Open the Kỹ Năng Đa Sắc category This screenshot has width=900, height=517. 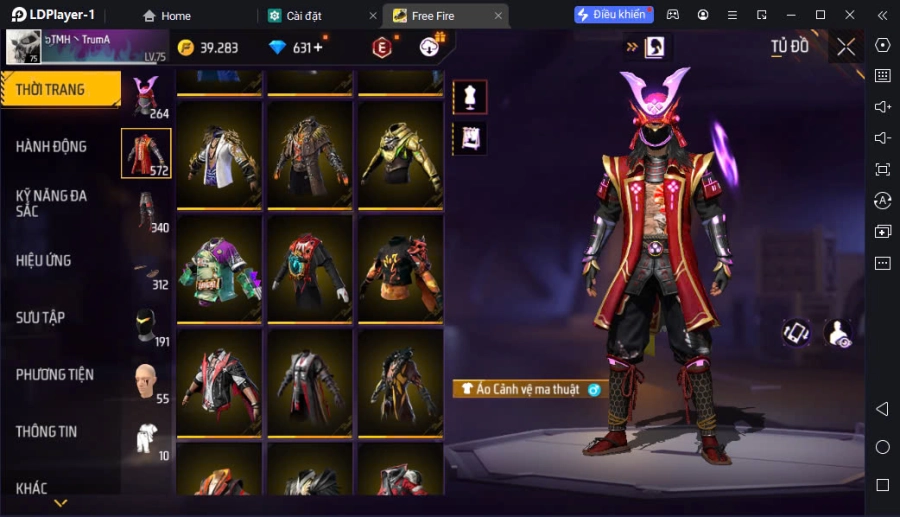(x=52, y=203)
